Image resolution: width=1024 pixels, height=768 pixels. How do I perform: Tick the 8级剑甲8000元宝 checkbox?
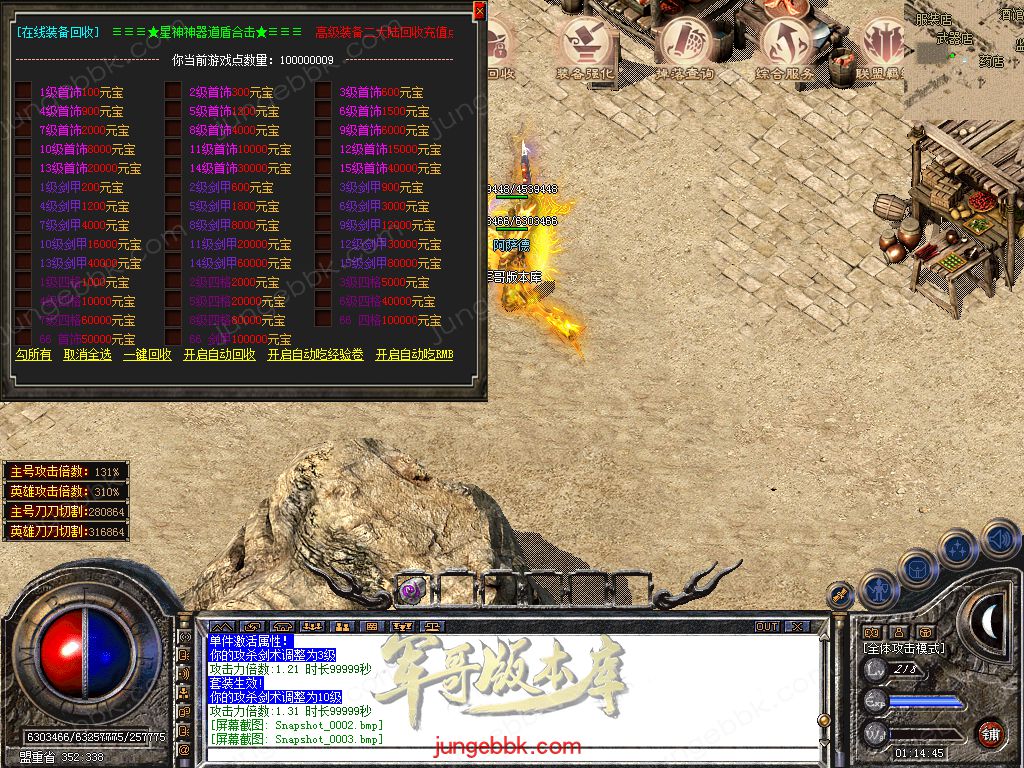click(173, 225)
